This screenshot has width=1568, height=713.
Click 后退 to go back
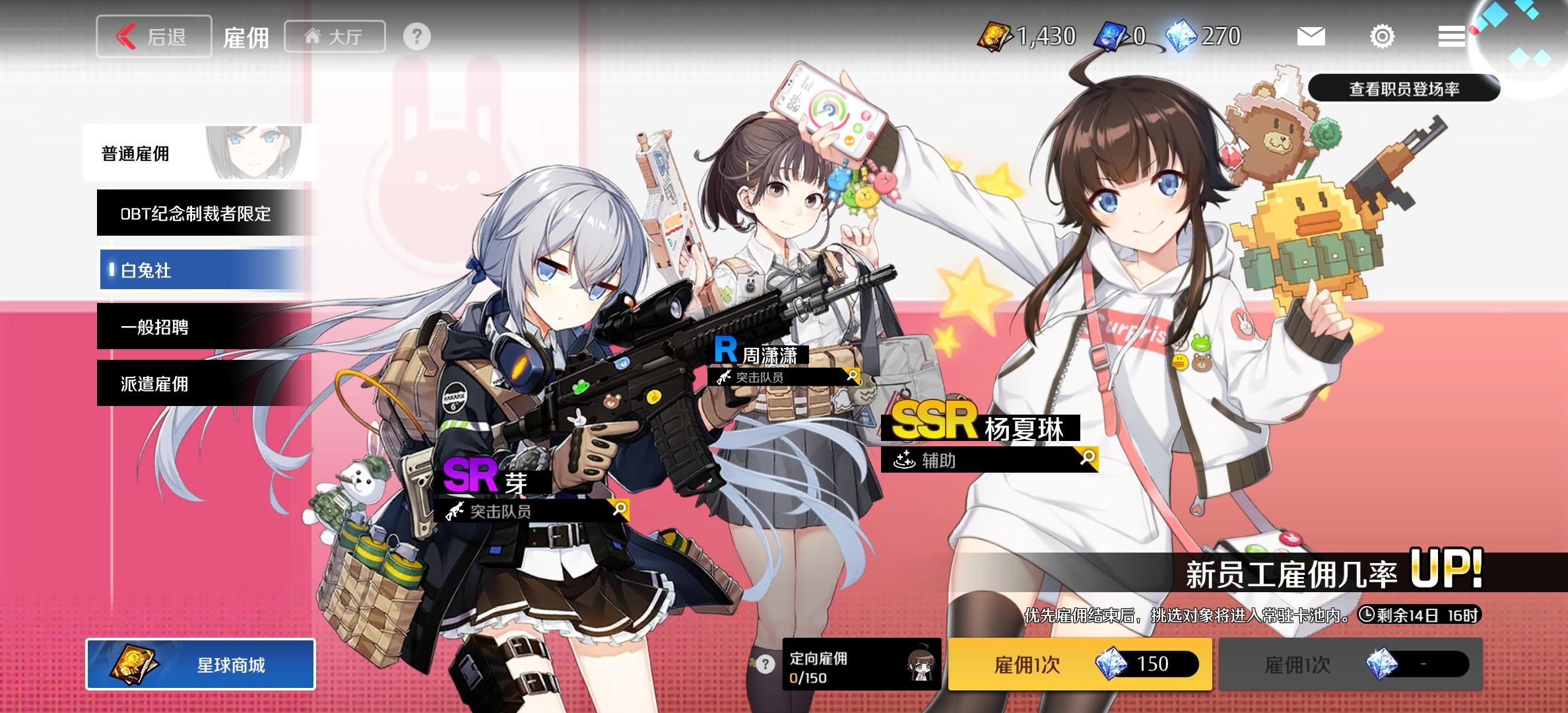(x=154, y=36)
